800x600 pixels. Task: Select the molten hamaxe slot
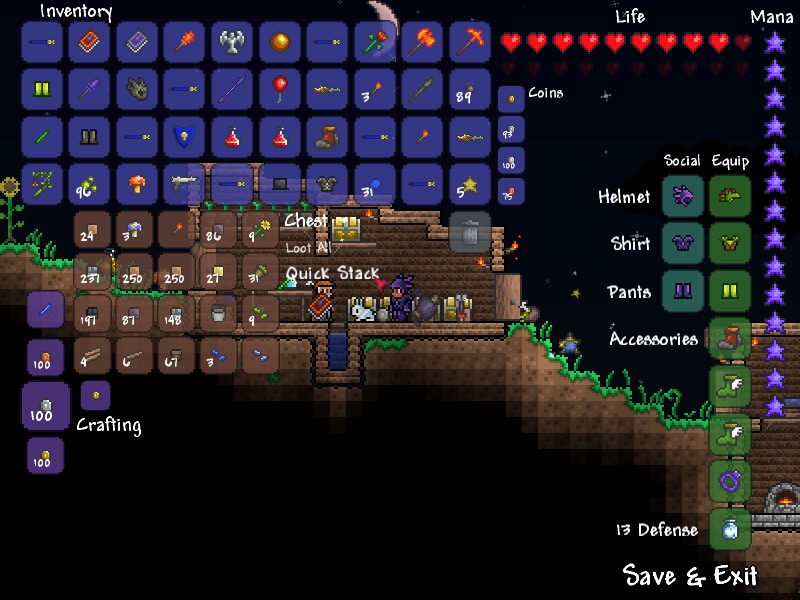point(422,41)
